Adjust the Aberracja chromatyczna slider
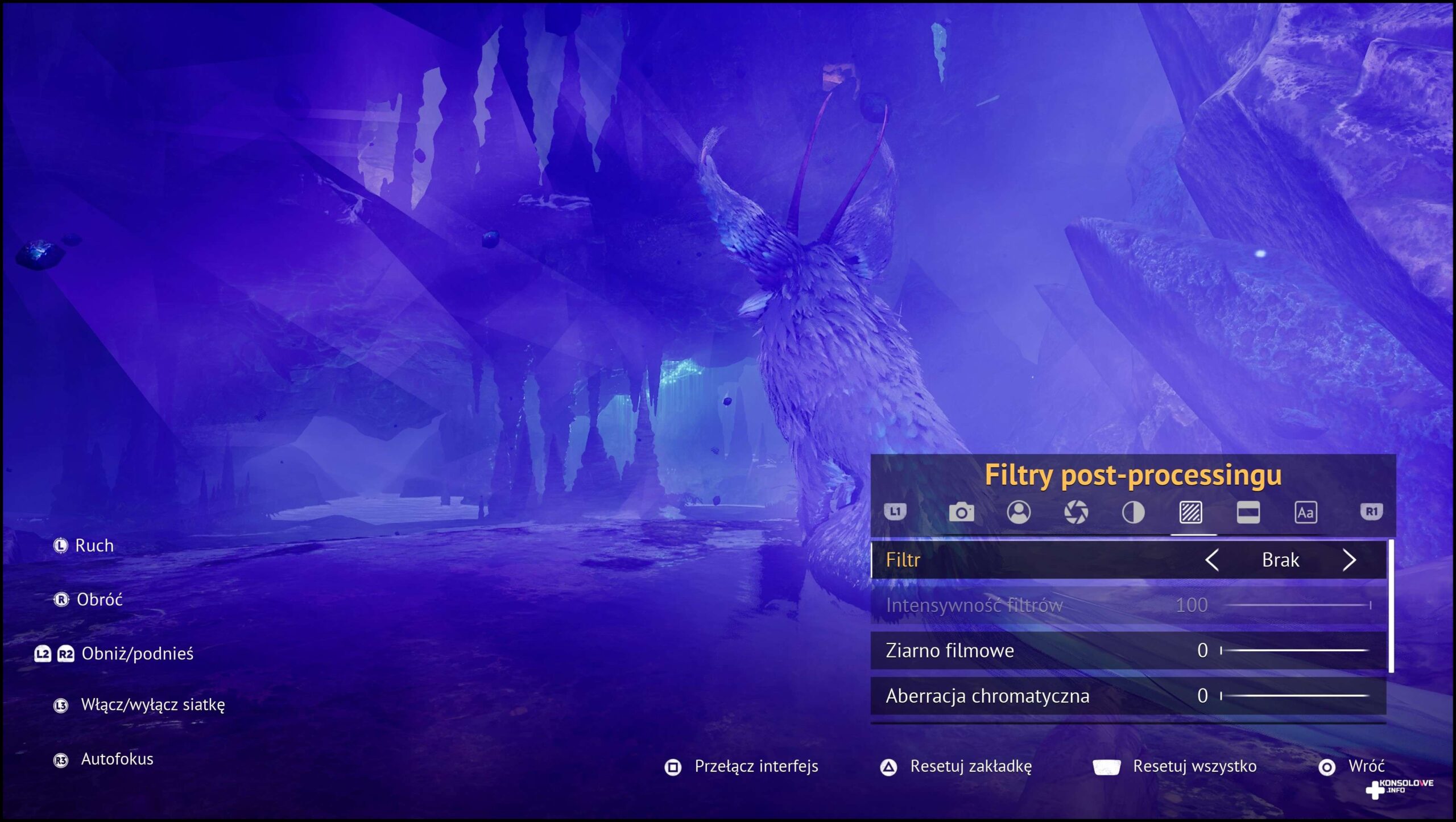The height and width of the screenshot is (822, 1456). coord(1294,696)
